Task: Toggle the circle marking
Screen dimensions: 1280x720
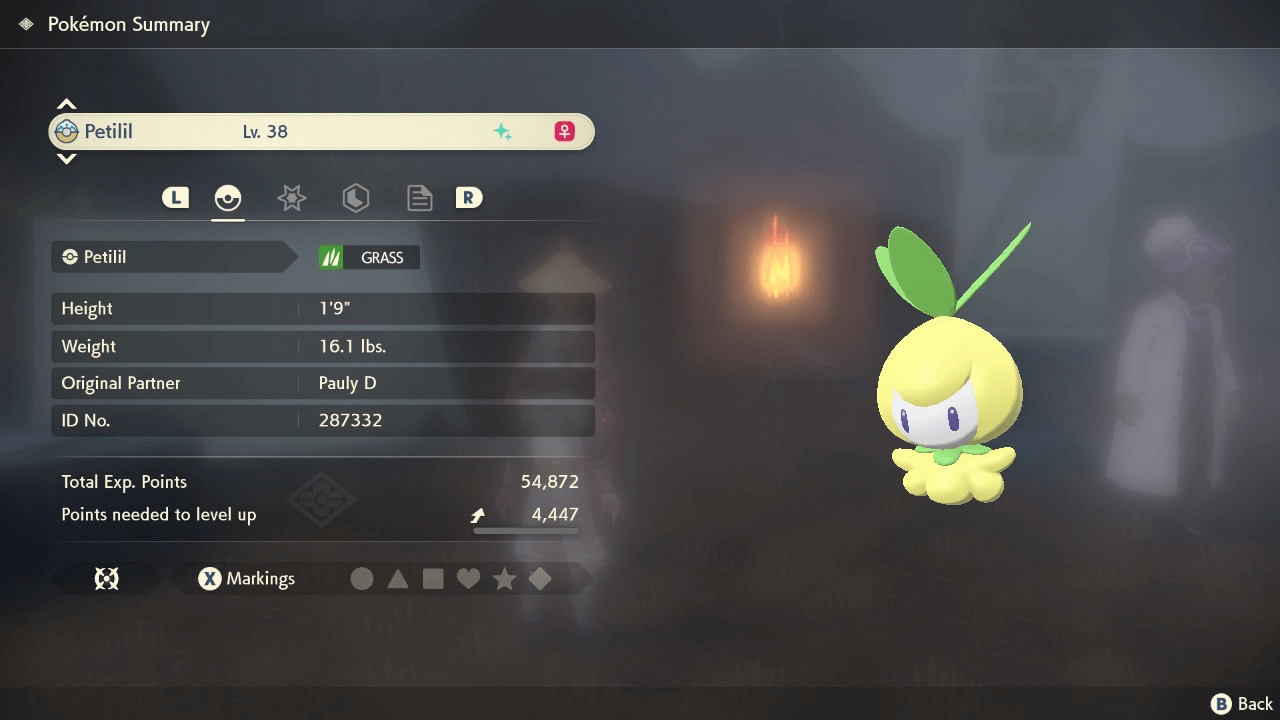Action: pyautogui.click(x=362, y=579)
